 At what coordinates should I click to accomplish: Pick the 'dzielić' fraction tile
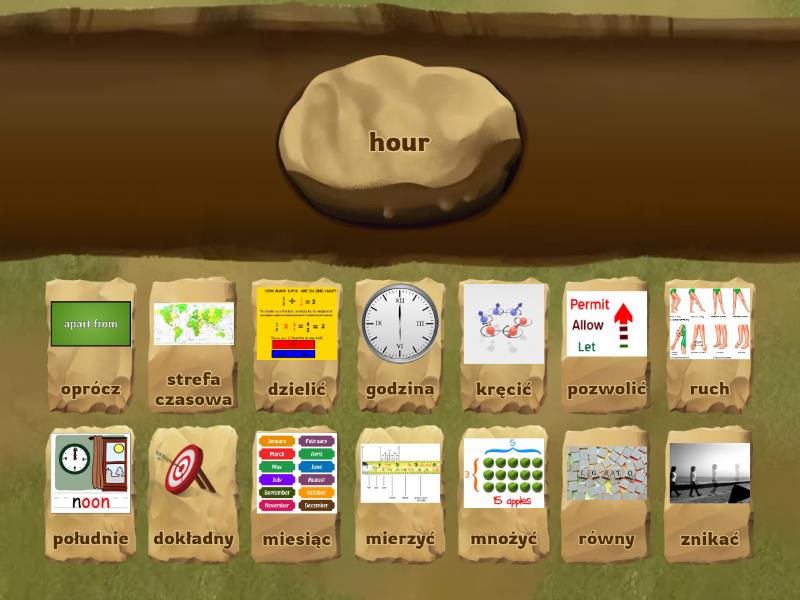click(x=297, y=343)
